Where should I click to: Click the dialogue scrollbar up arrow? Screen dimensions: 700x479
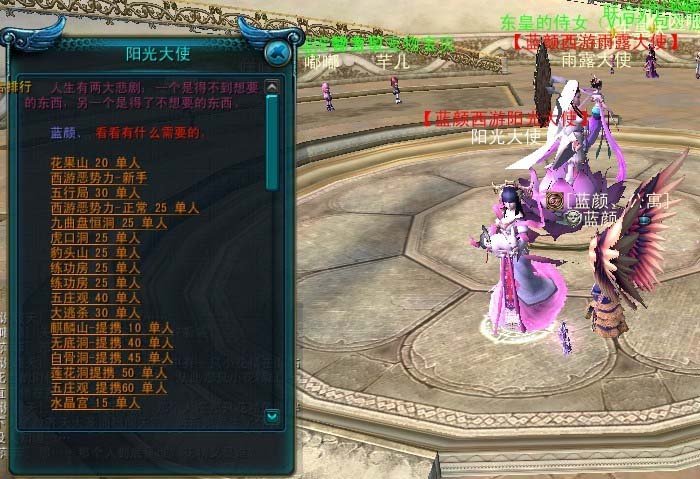pos(272,84)
